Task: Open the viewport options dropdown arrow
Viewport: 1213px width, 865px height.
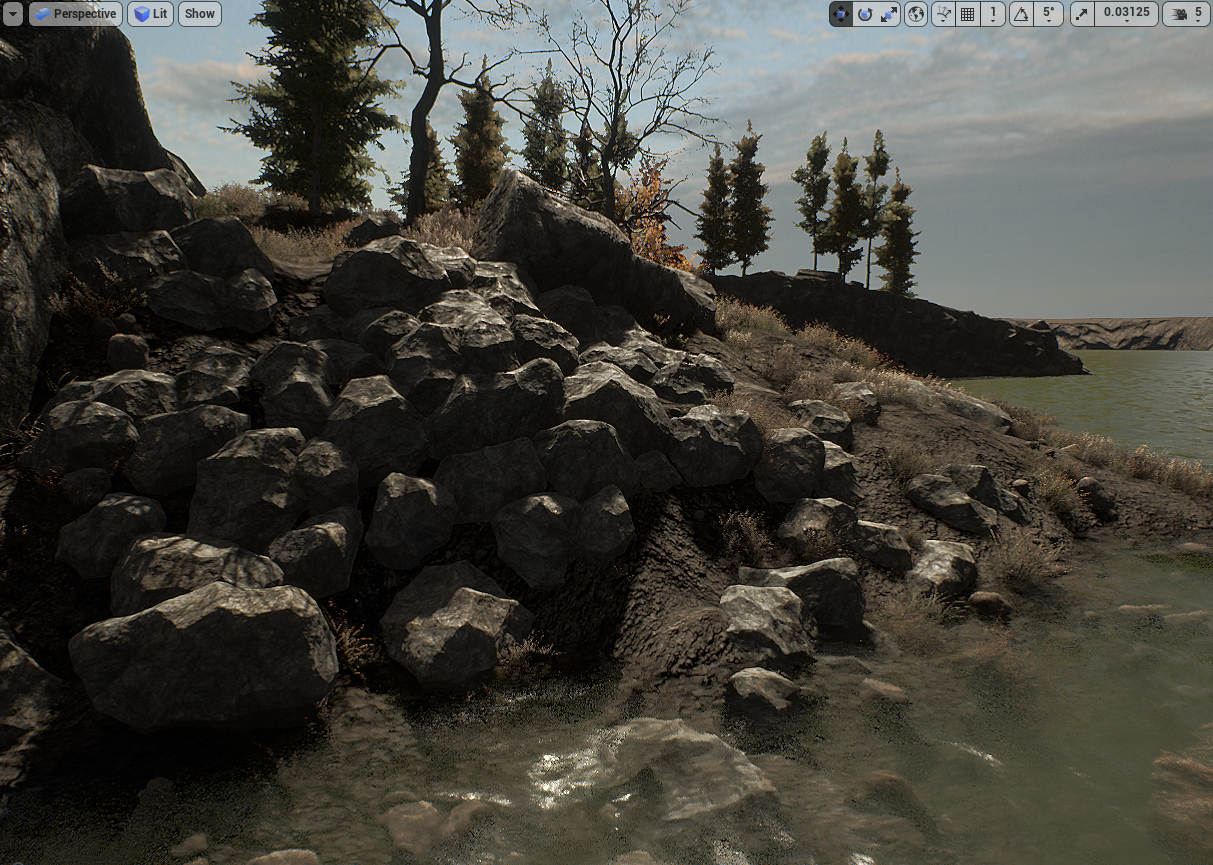Action: 13,14
